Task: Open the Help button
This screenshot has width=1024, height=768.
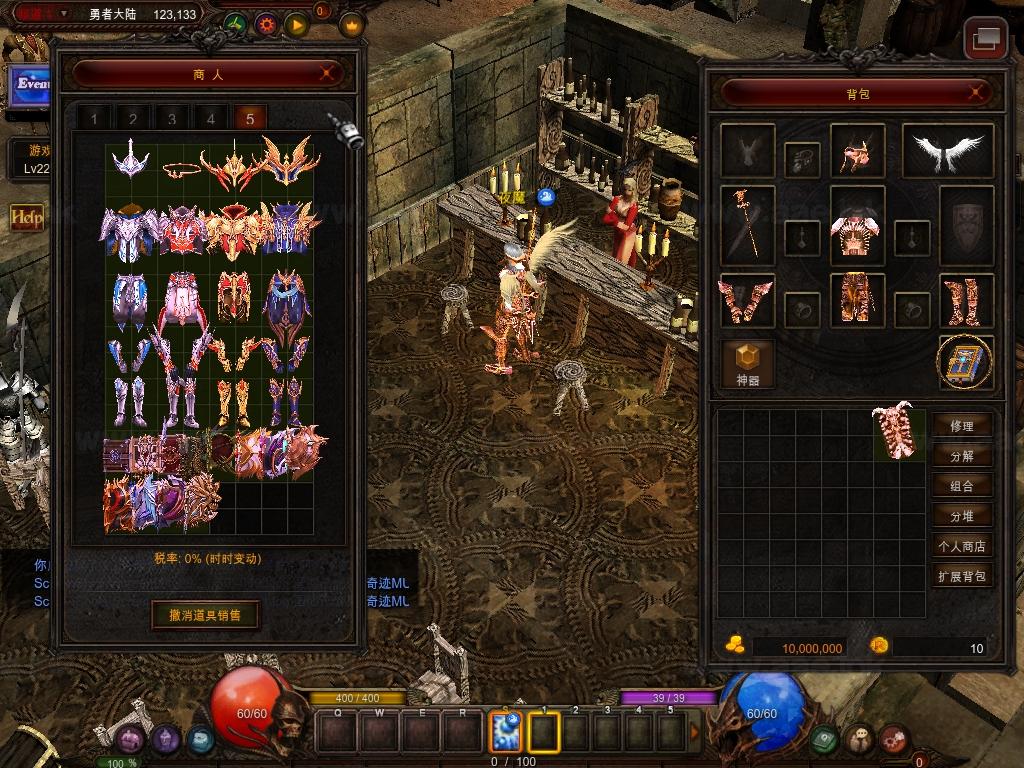Action: point(26,216)
